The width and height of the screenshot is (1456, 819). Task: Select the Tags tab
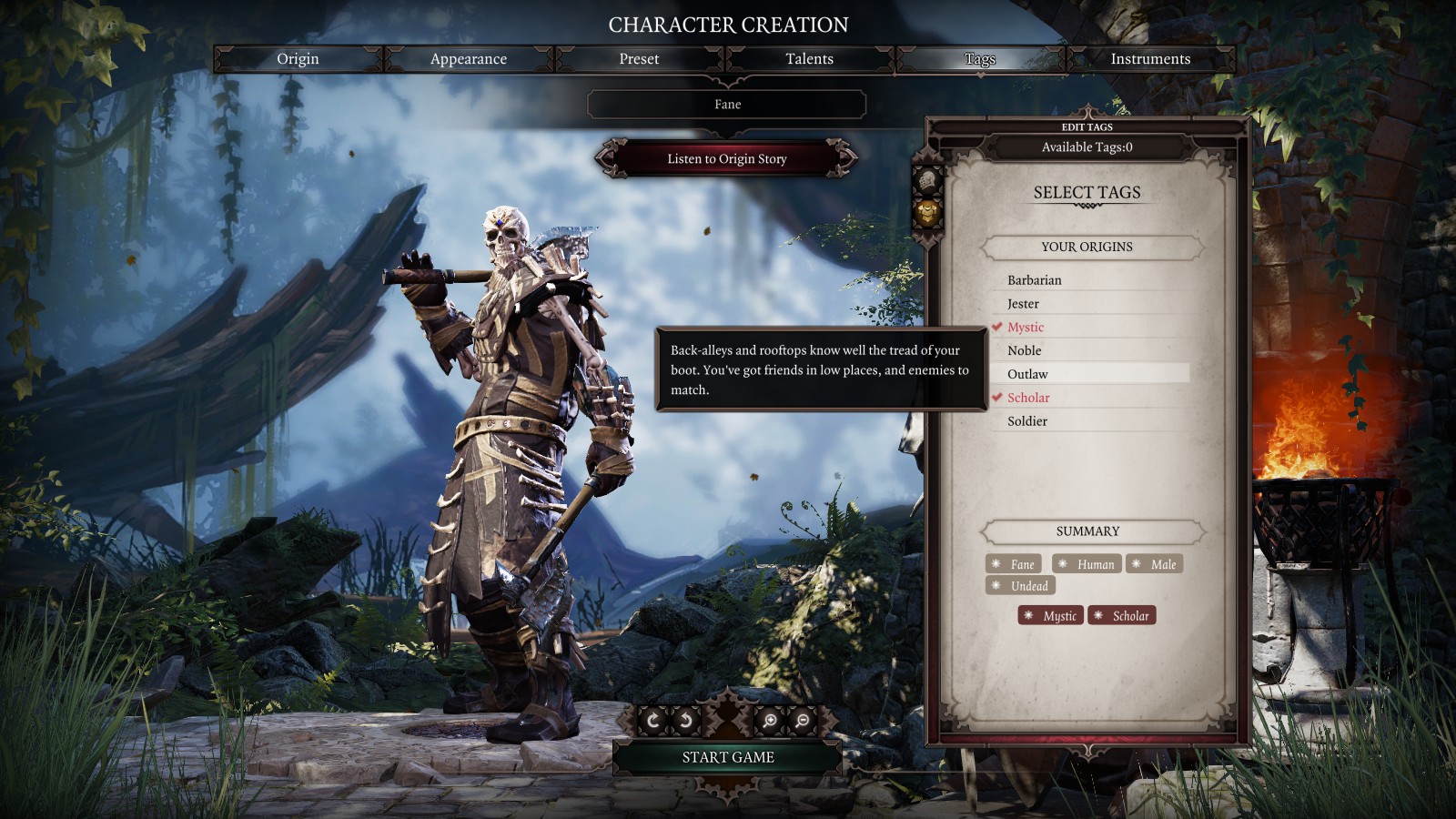pos(979,59)
